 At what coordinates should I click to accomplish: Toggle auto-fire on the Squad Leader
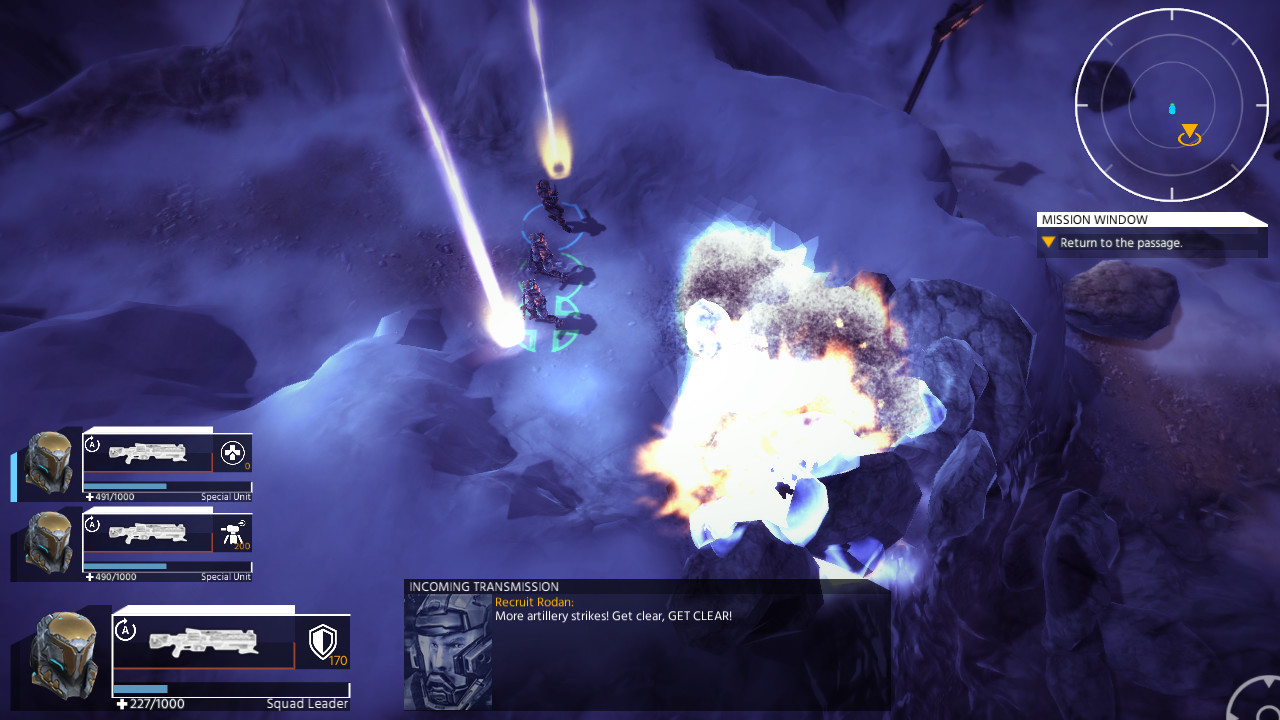tap(124, 628)
